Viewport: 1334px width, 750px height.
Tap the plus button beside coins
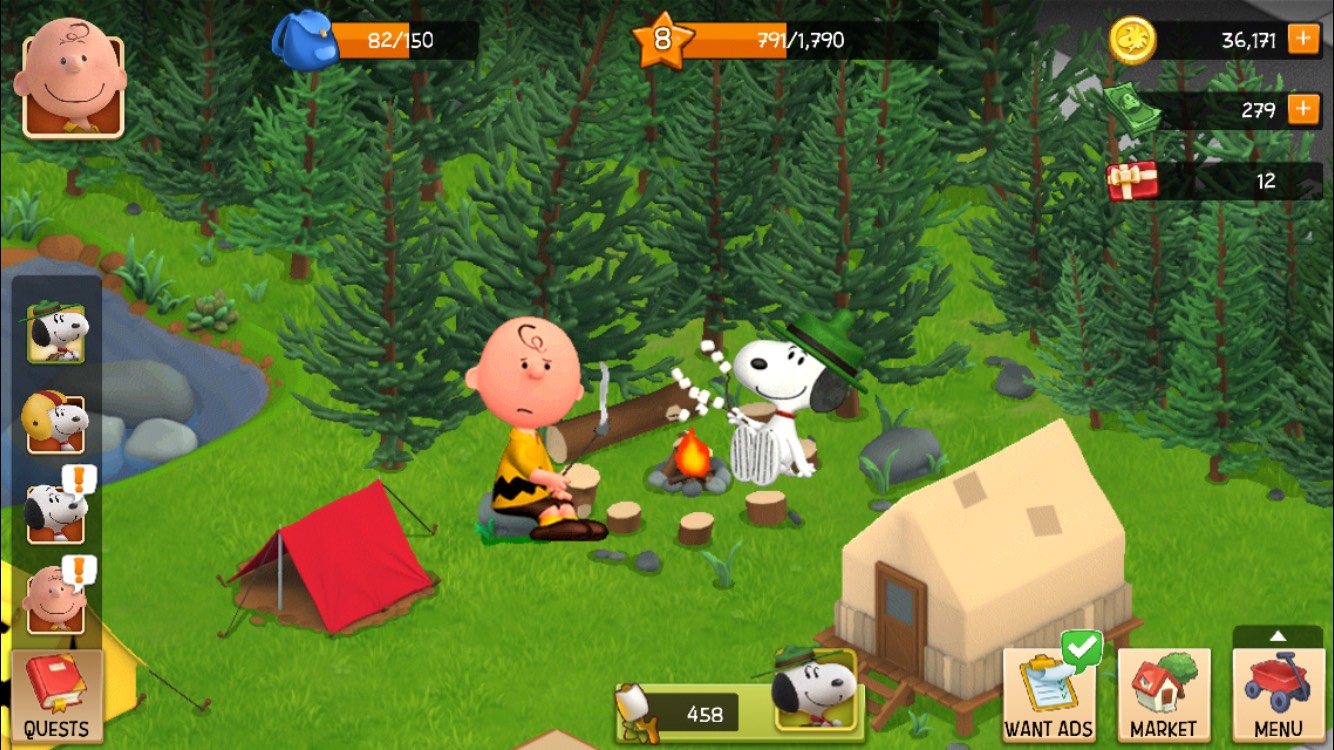pyautogui.click(x=1303, y=40)
